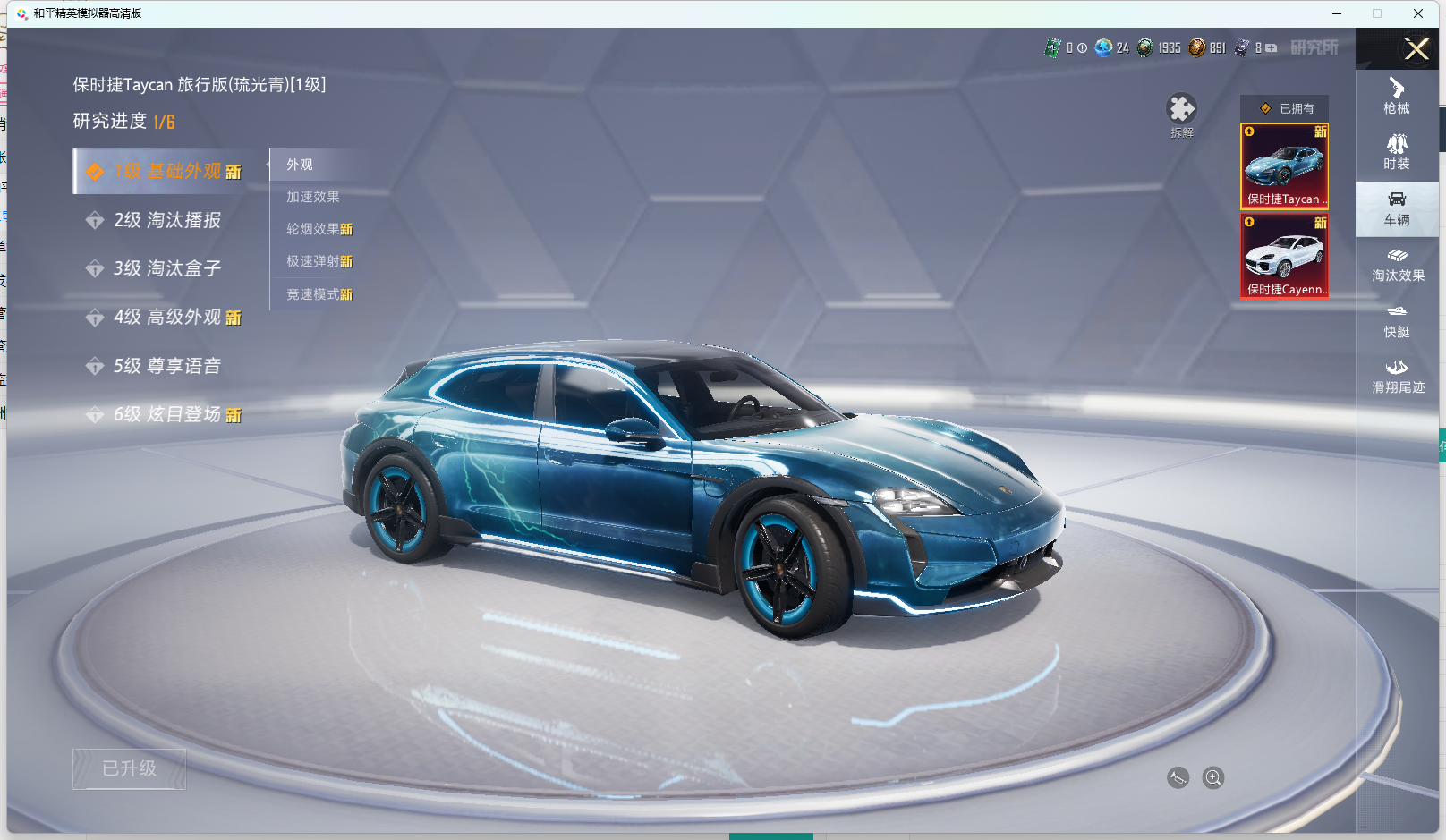Minimize the emulator window
This screenshot has height=840, width=1446.
(x=1337, y=13)
